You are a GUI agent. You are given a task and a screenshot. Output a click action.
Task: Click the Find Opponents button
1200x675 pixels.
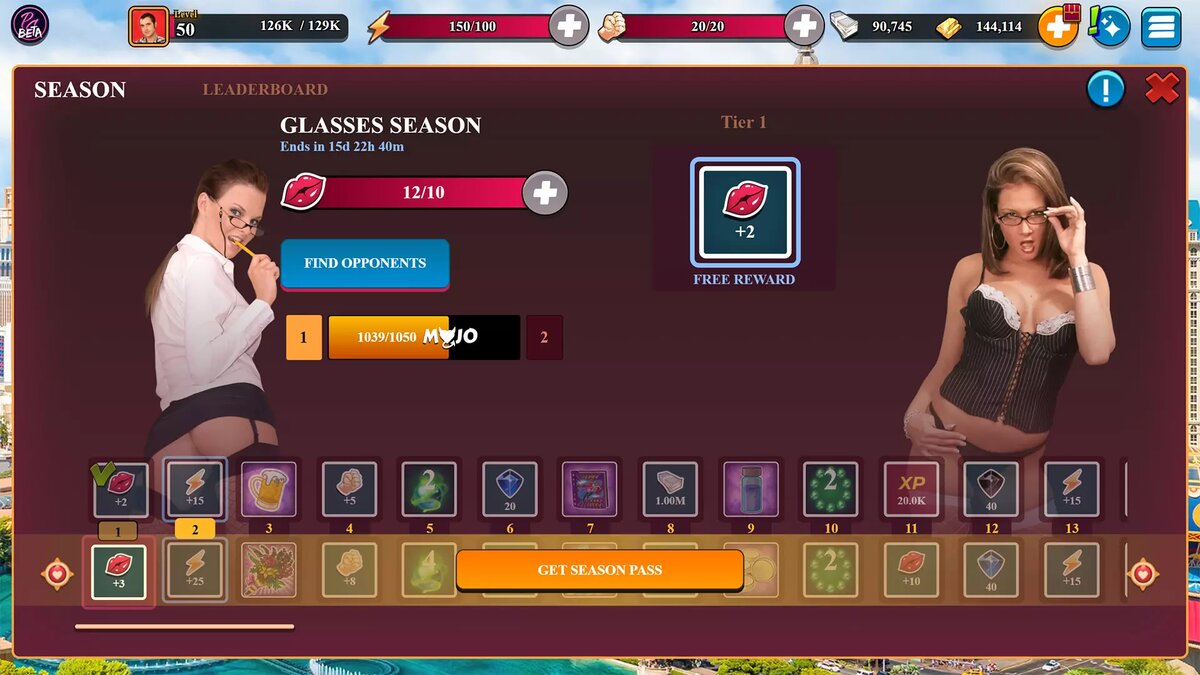(x=365, y=263)
